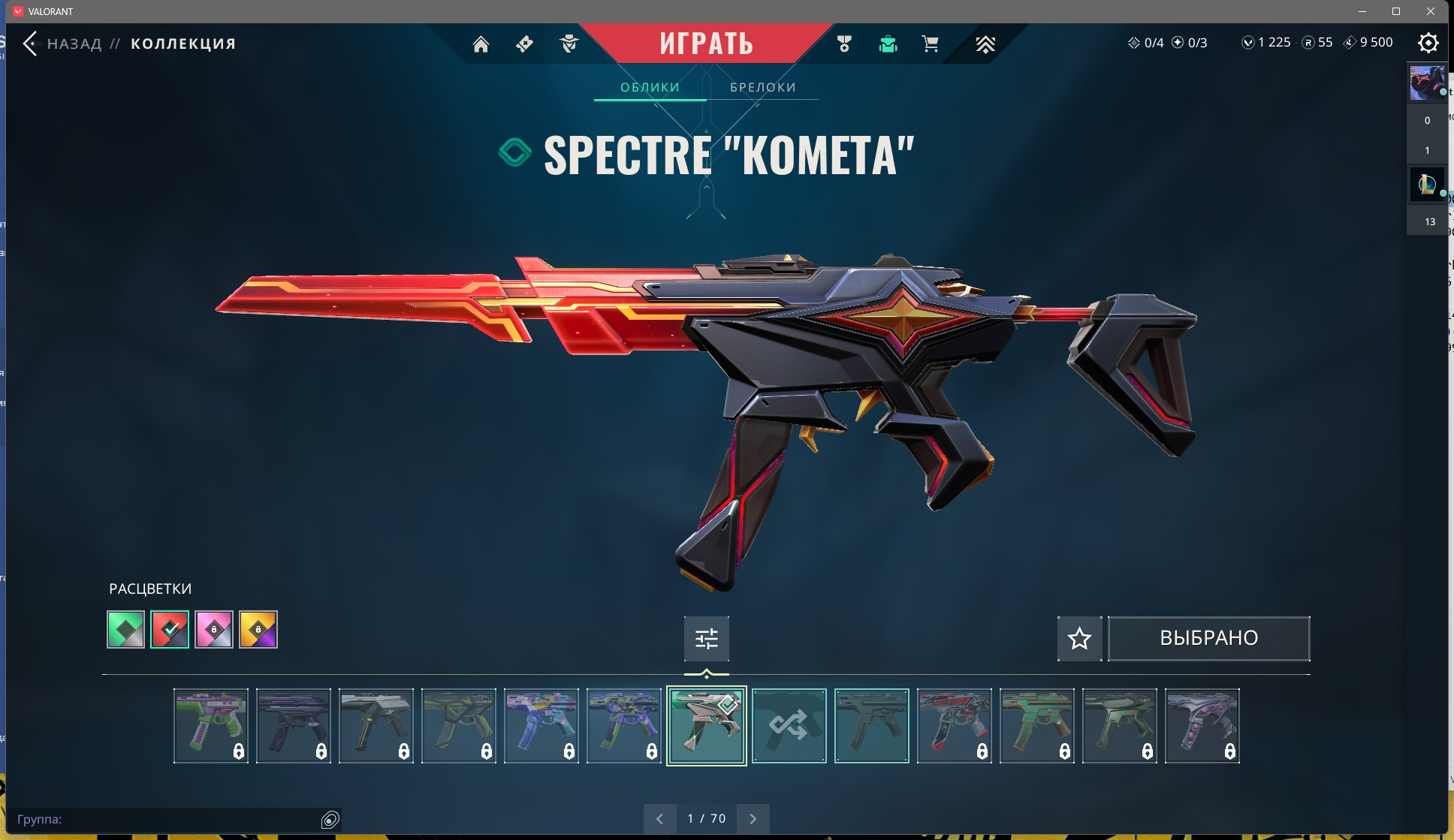Close the VALORANT window
Screen dimensions: 1454x840
coord(1431,11)
